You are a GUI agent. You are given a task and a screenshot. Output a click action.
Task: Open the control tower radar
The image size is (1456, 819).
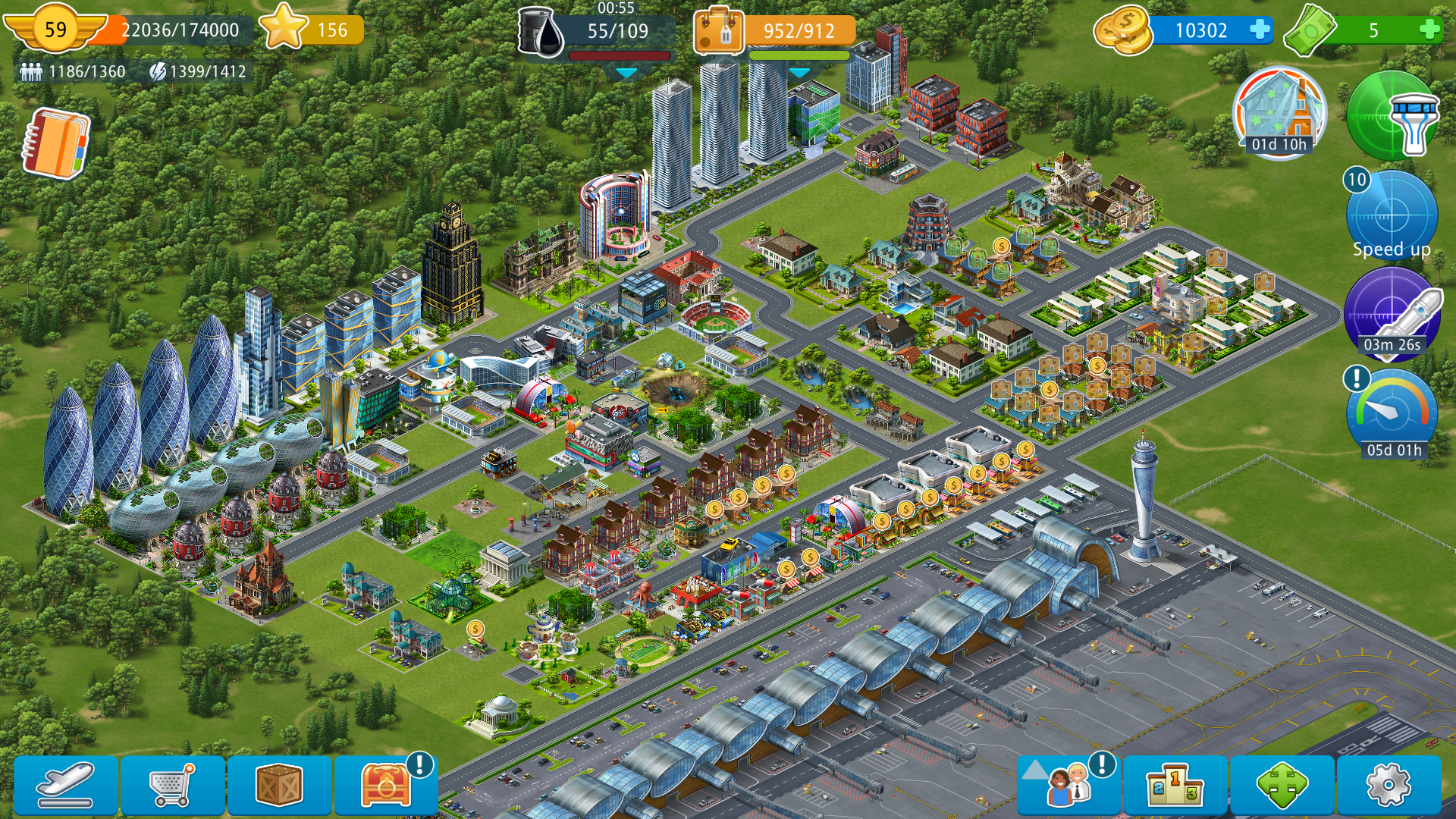click(x=1393, y=116)
